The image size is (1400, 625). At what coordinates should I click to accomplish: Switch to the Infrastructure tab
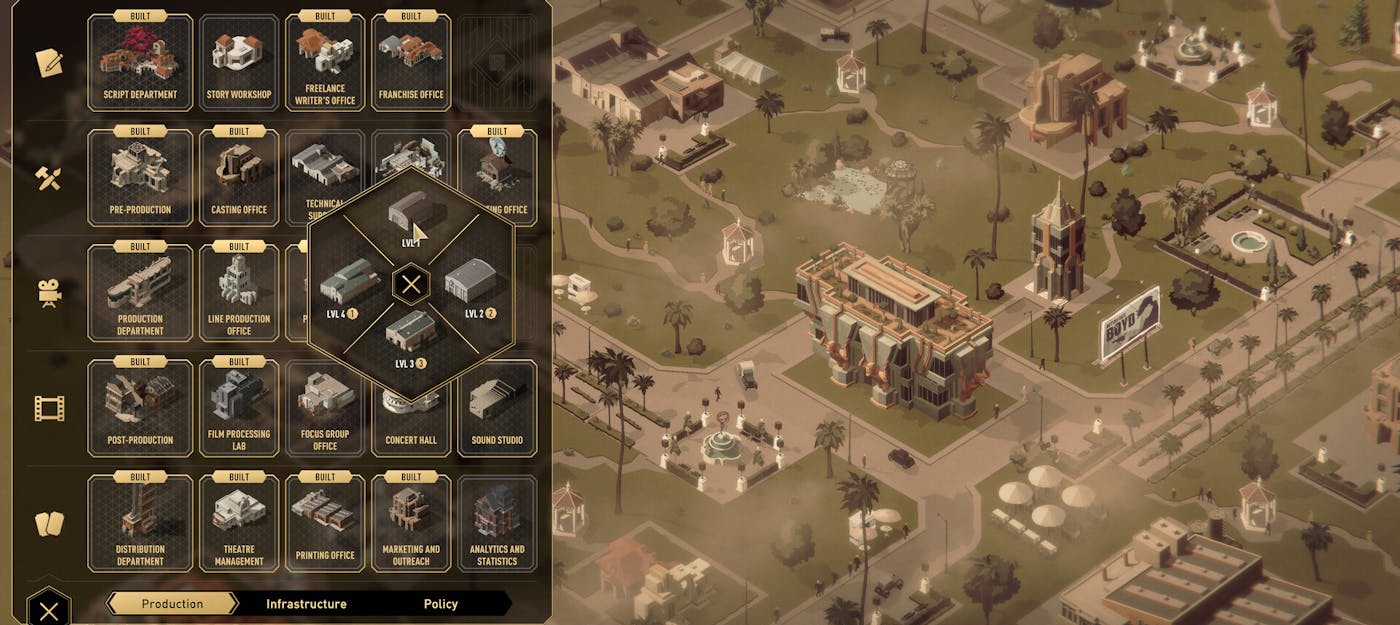pyautogui.click(x=306, y=604)
